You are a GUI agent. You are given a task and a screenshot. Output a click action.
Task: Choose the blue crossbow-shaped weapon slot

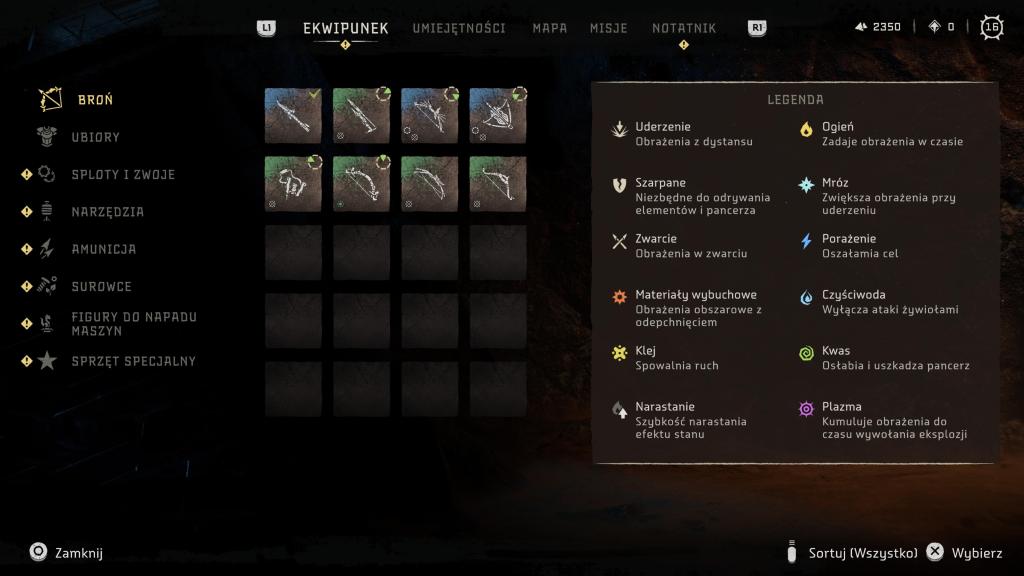click(x=497, y=115)
